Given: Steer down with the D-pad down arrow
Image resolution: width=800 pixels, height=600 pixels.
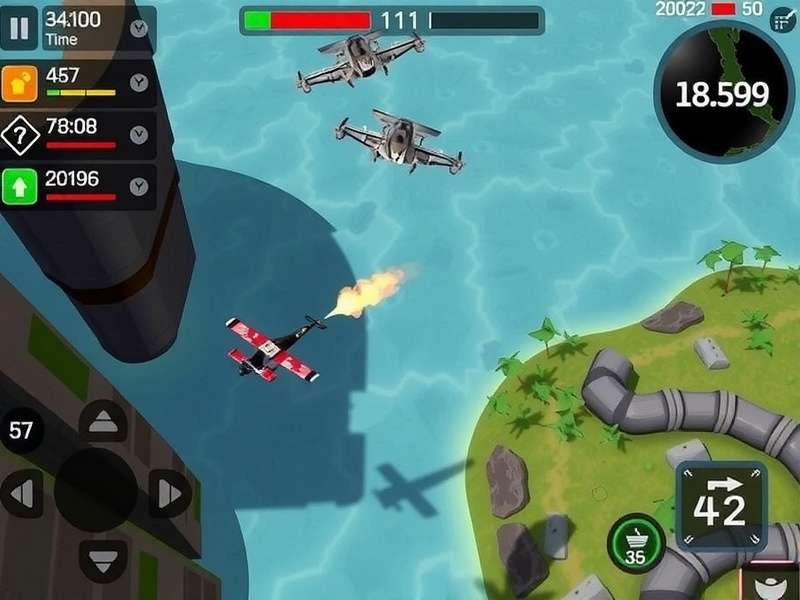Looking at the screenshot, I should tap(102, 559).
